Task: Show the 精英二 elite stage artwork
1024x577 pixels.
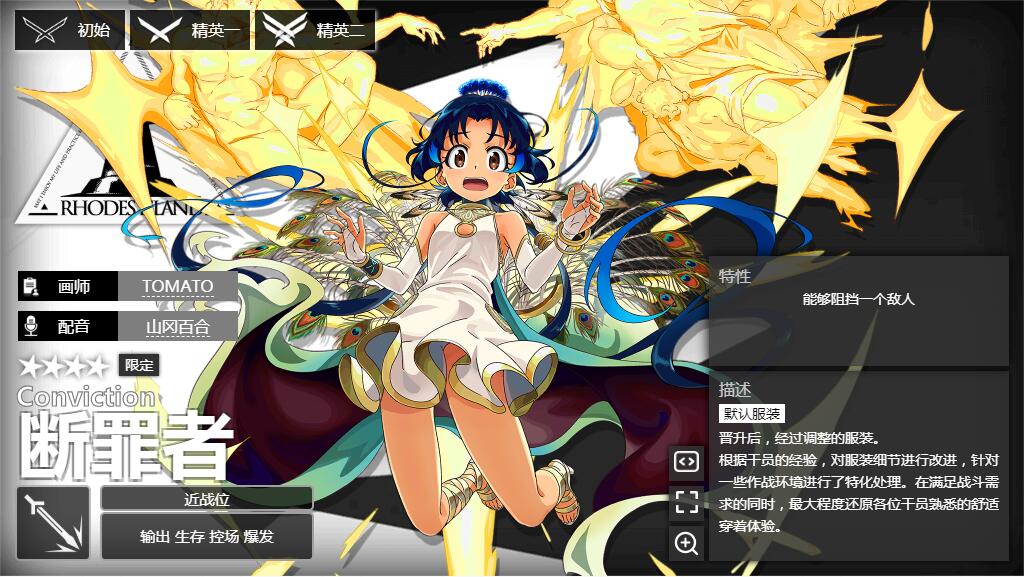Action: pyautogui.click(x=316, y=31)
